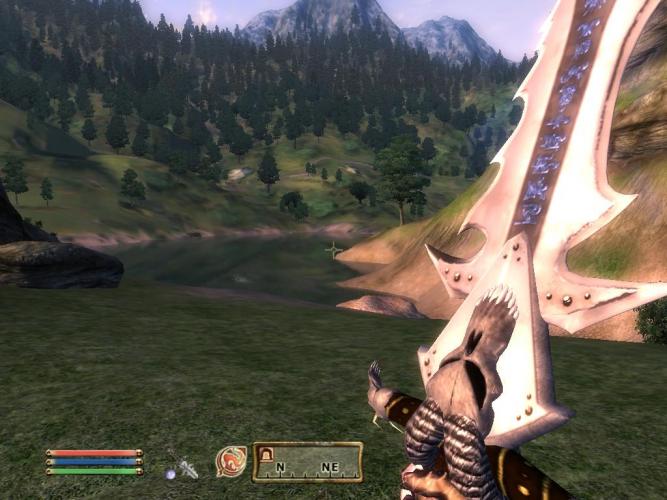Click the active spell icon

(x=231, y=461)
